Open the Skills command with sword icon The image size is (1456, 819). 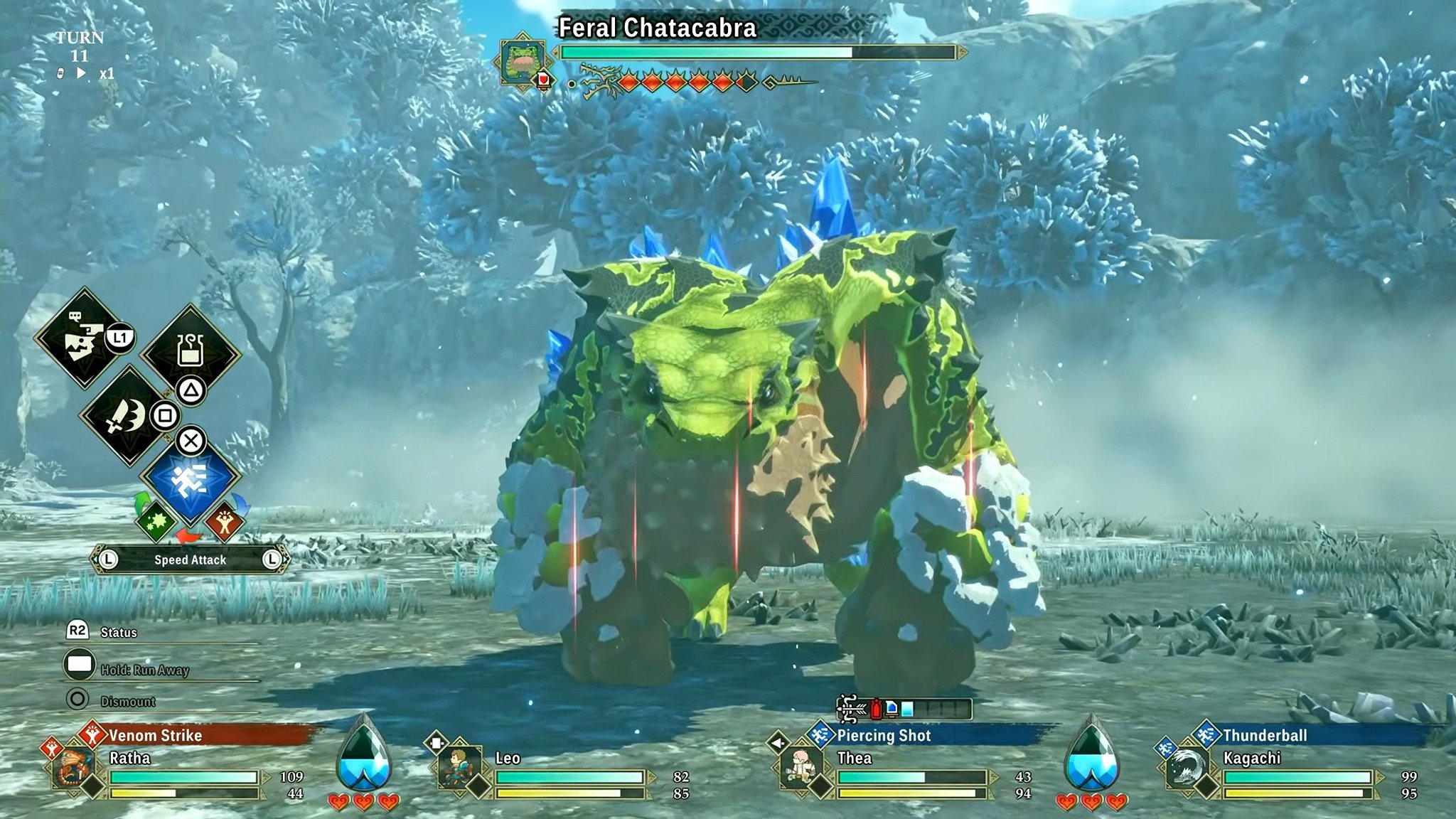127,416
